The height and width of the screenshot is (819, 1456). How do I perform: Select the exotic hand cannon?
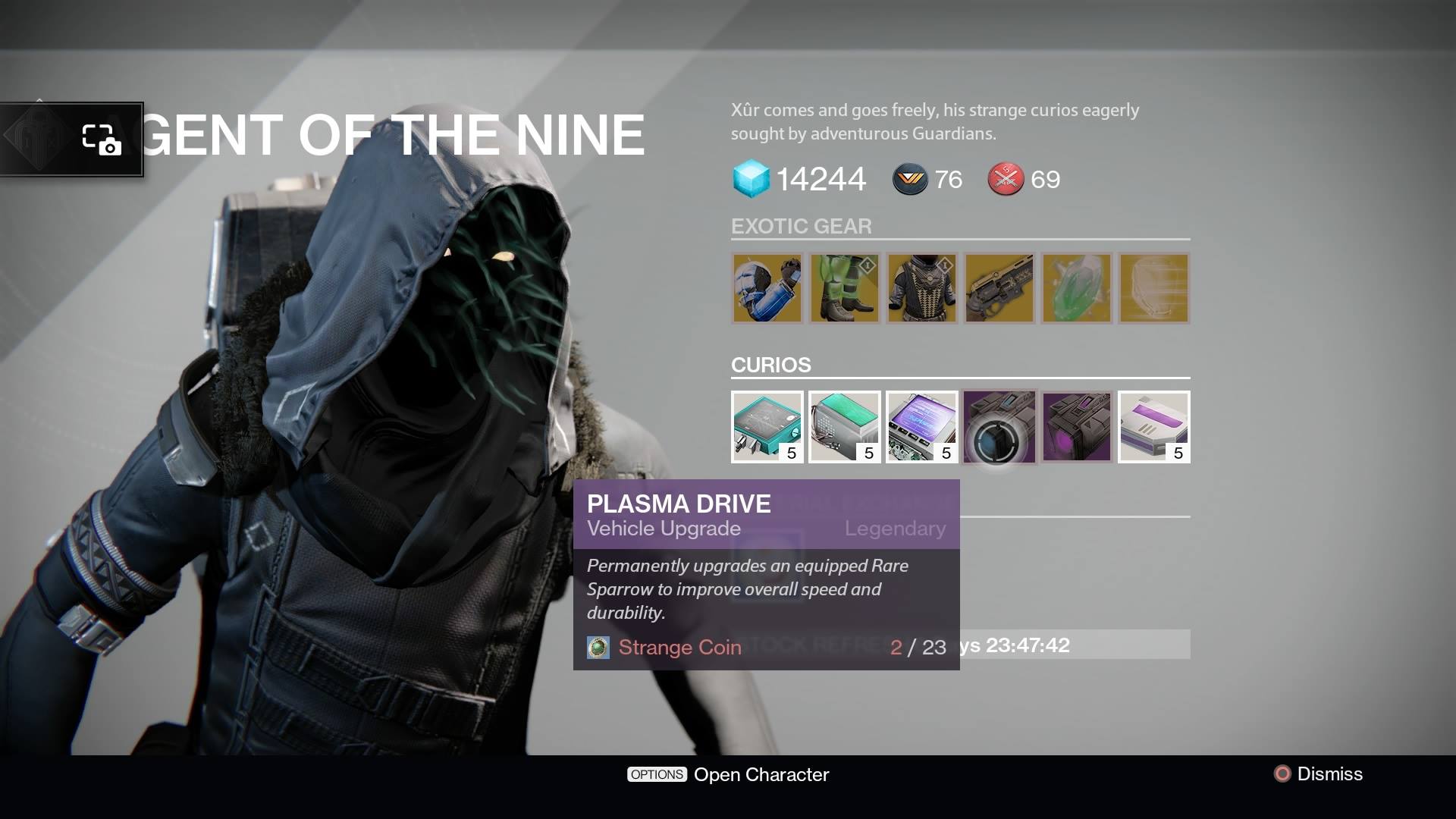click(x=999, y=288)
